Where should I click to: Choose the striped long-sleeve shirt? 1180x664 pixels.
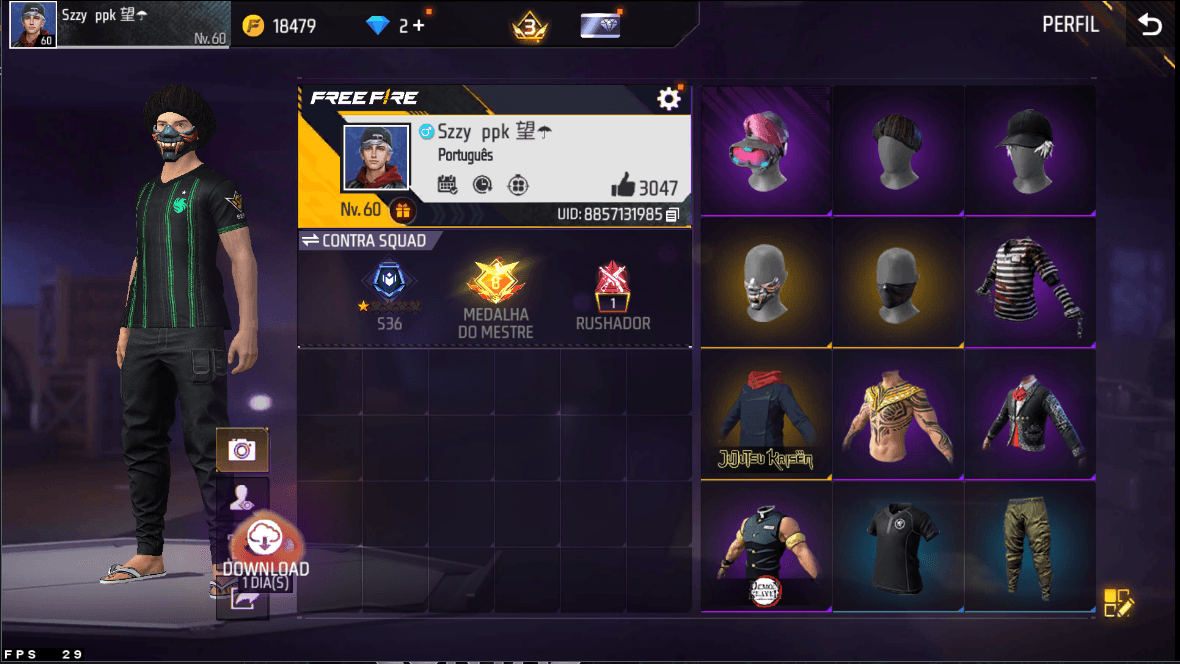pos(1029,282)
